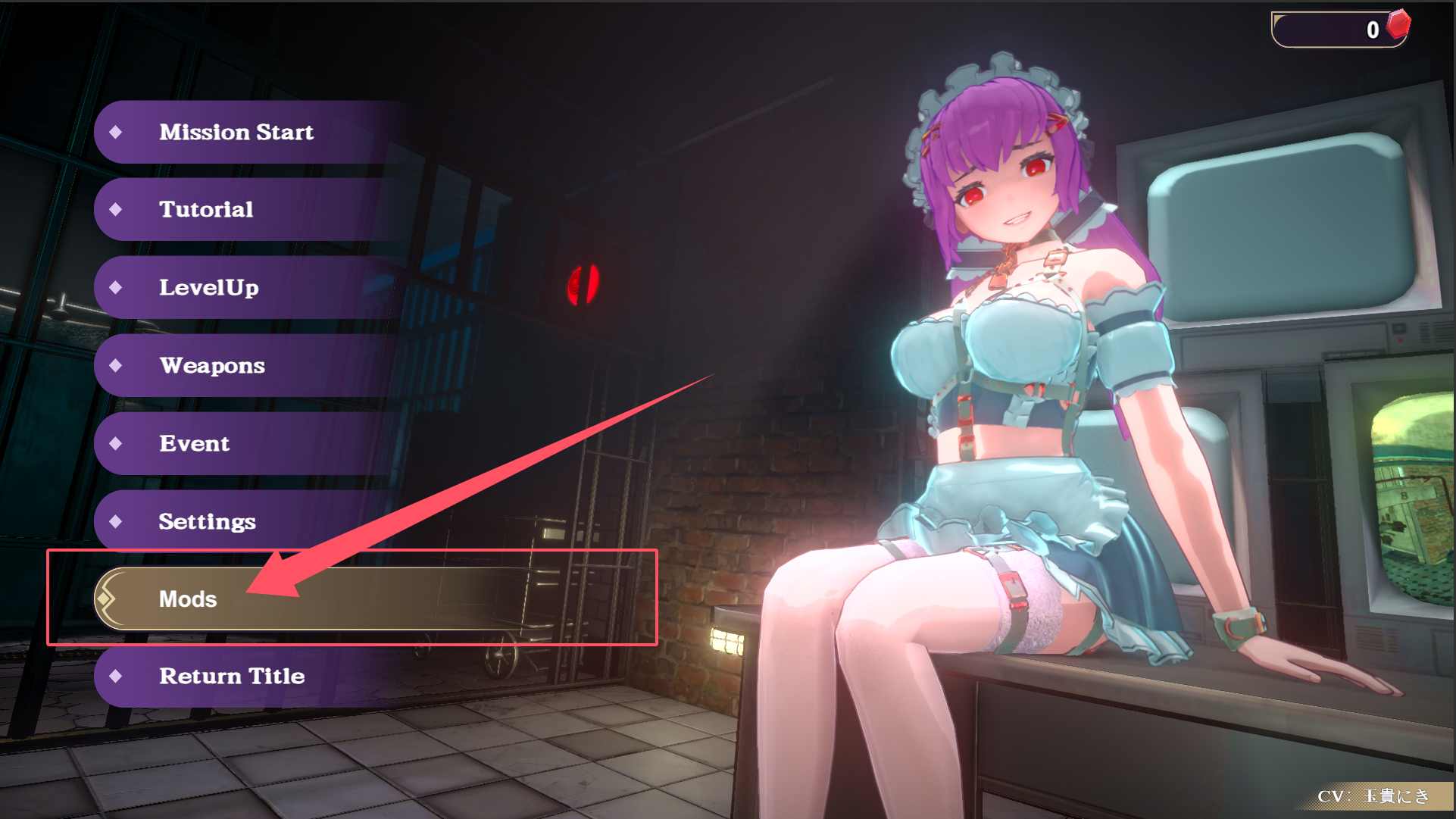Click the diamond icon next to Weapons
1456x819 pixels.
[117, 366]
